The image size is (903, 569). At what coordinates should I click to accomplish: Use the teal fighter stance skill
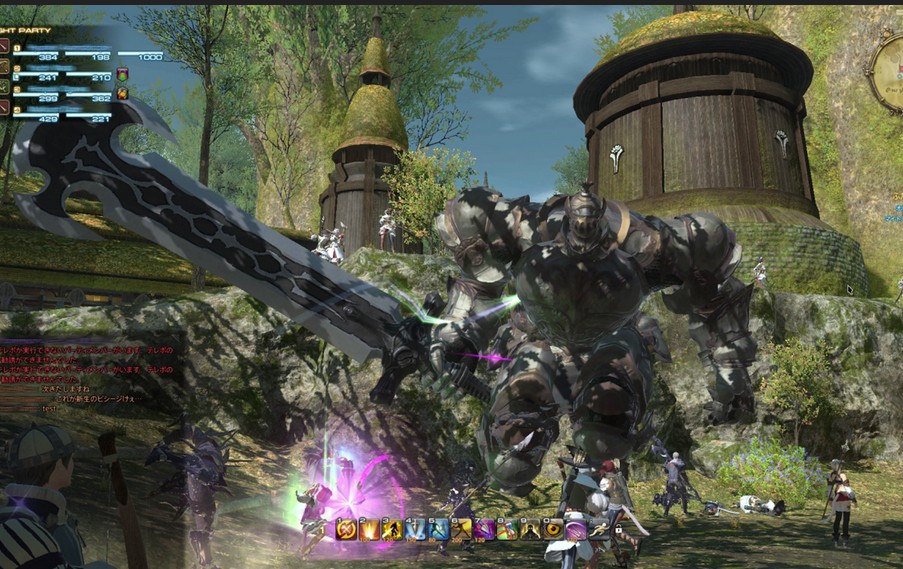point(438,529)
